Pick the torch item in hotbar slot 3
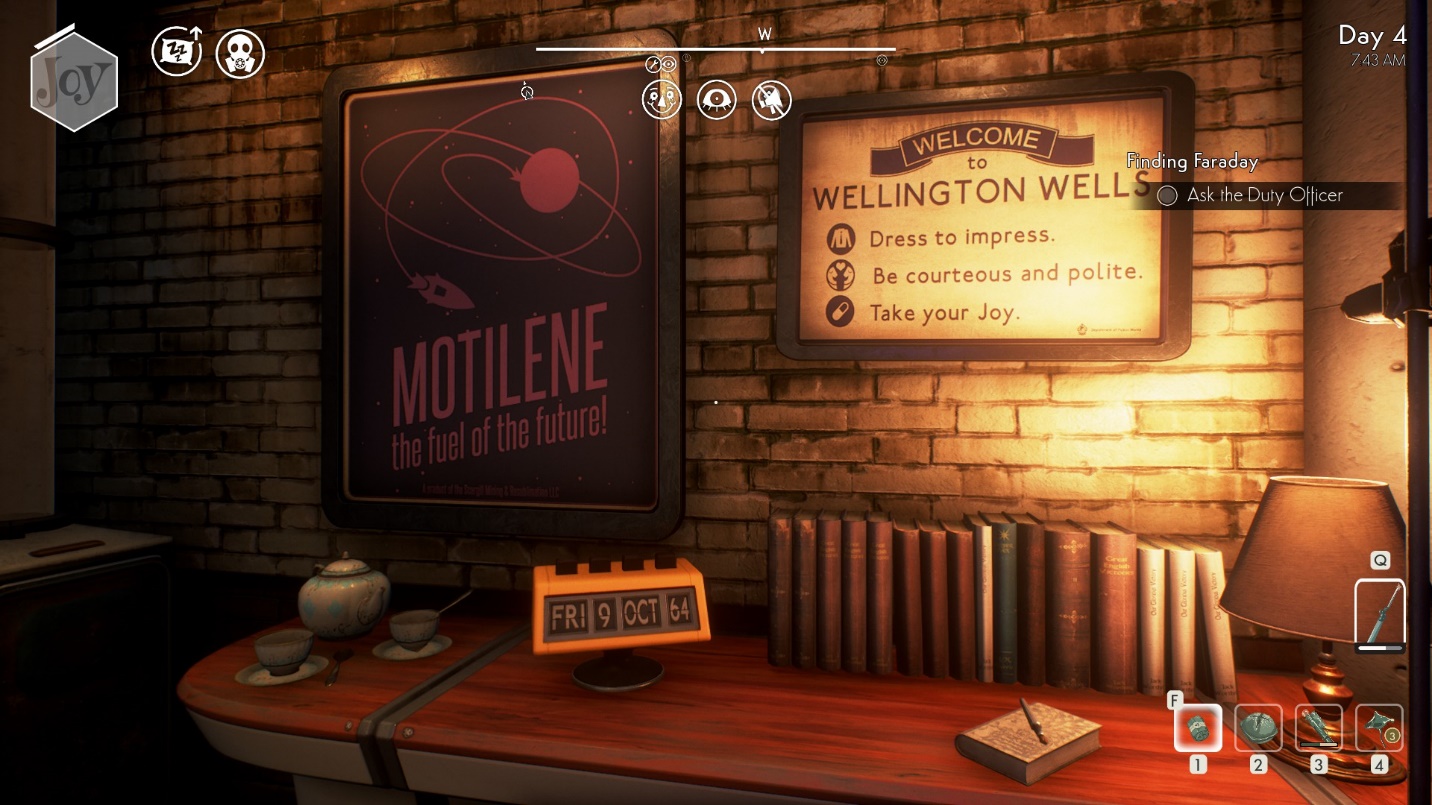Screen dimensions: 1432x805 [x=1319, y=728]
